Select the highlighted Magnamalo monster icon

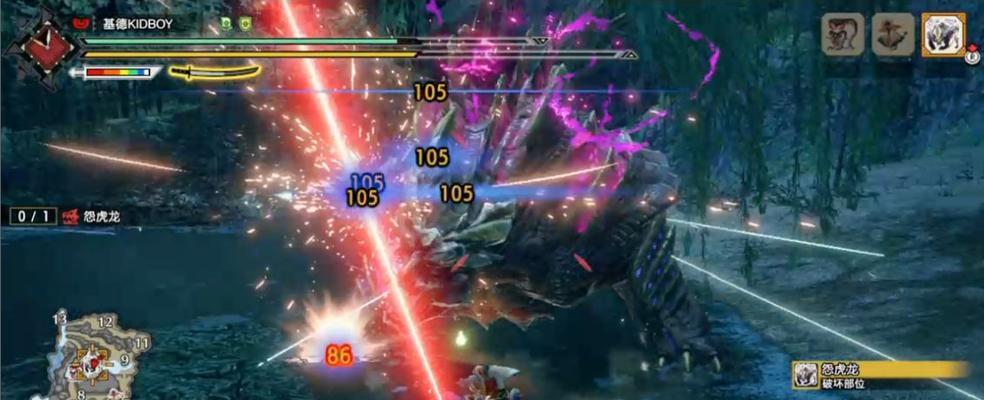pos(942,33)
